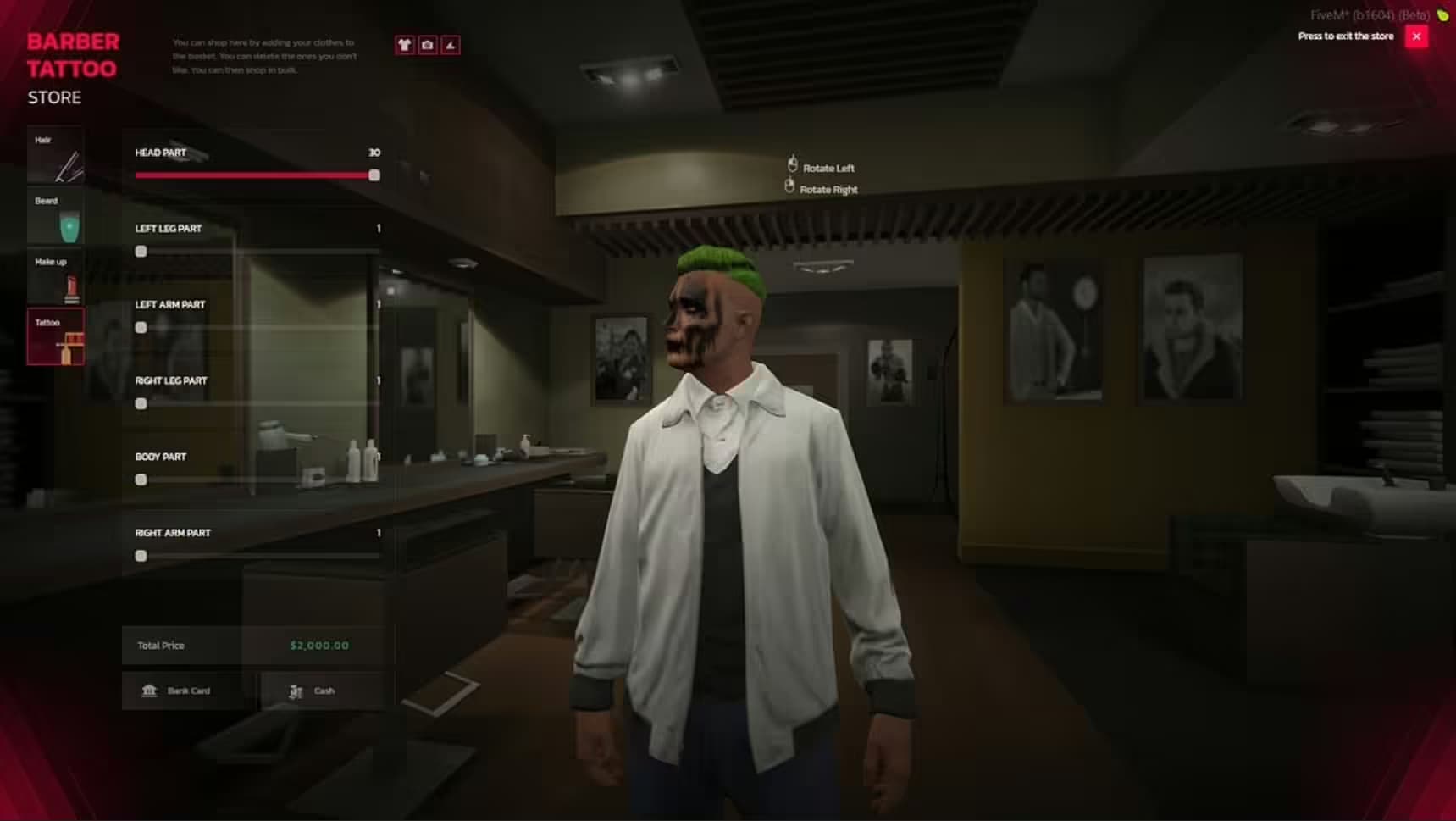Click the shirt icon above the preview
Viewport: 1456px width, 821px height.
tap(405, 45)
